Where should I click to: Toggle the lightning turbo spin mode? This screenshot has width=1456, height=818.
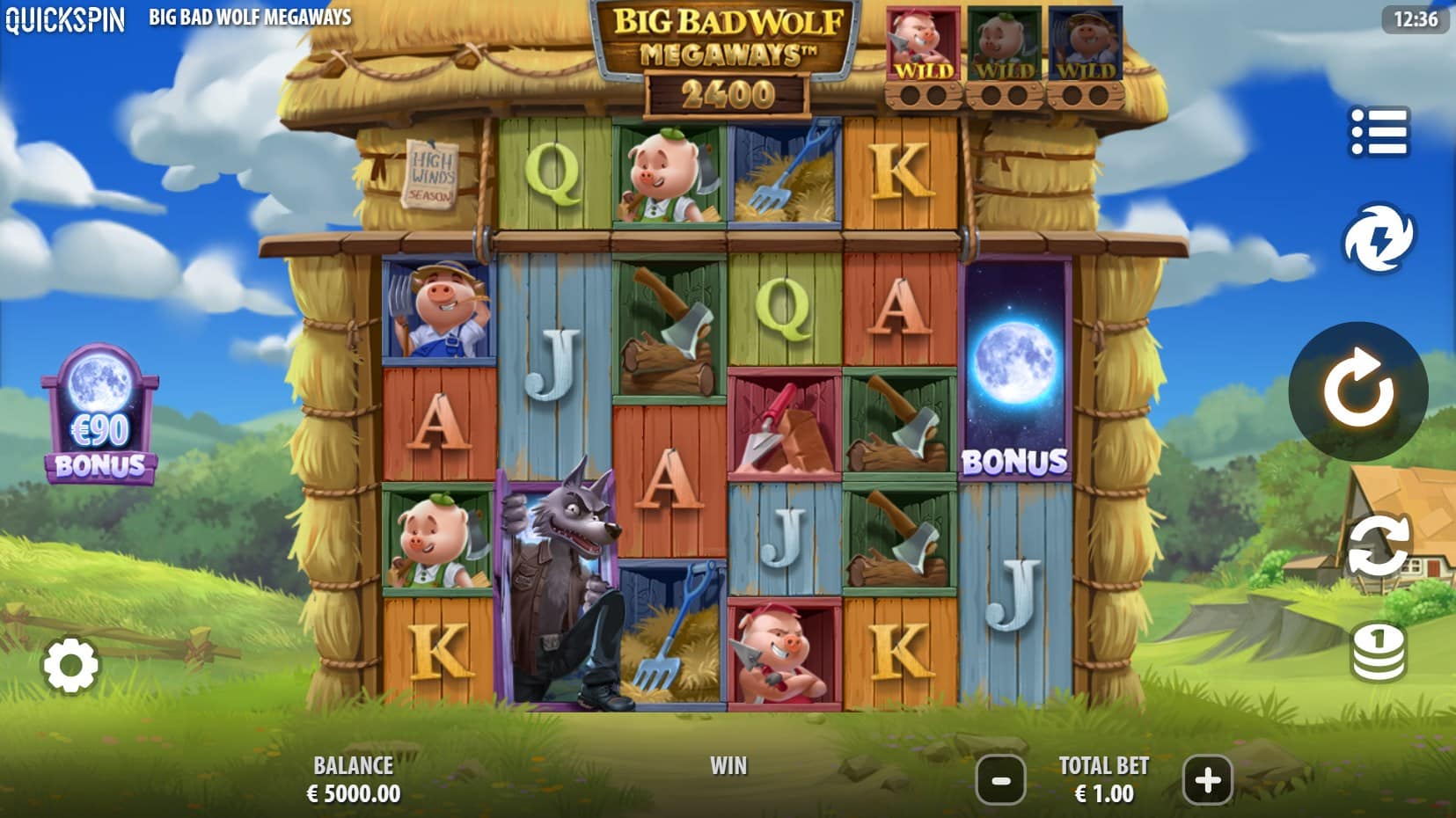[x=1378, y=238]
